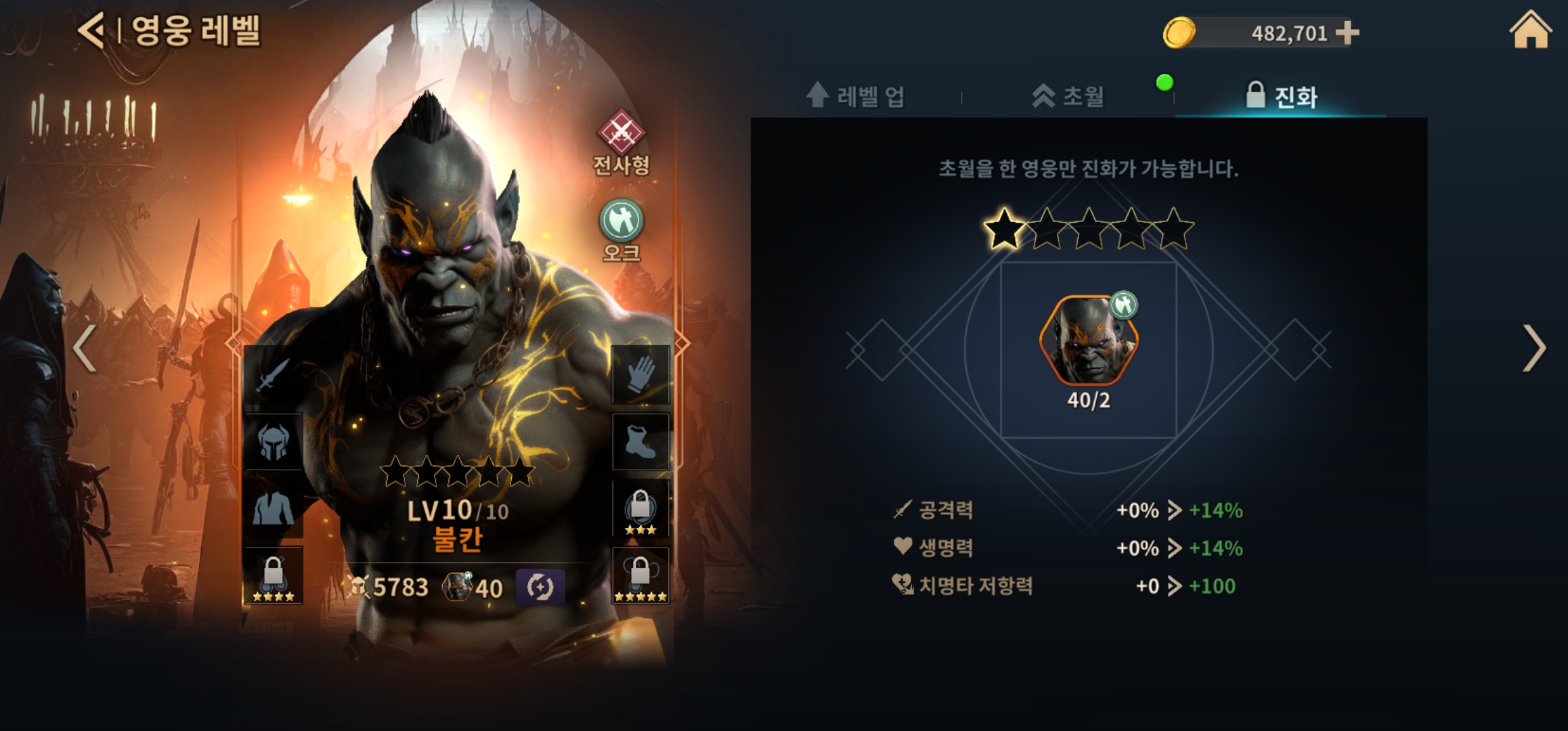The height and width of the screenshot is (731, 1568).
Task: Go back from the 영웅 레벨 screen
Action: (x=91, y=30)
